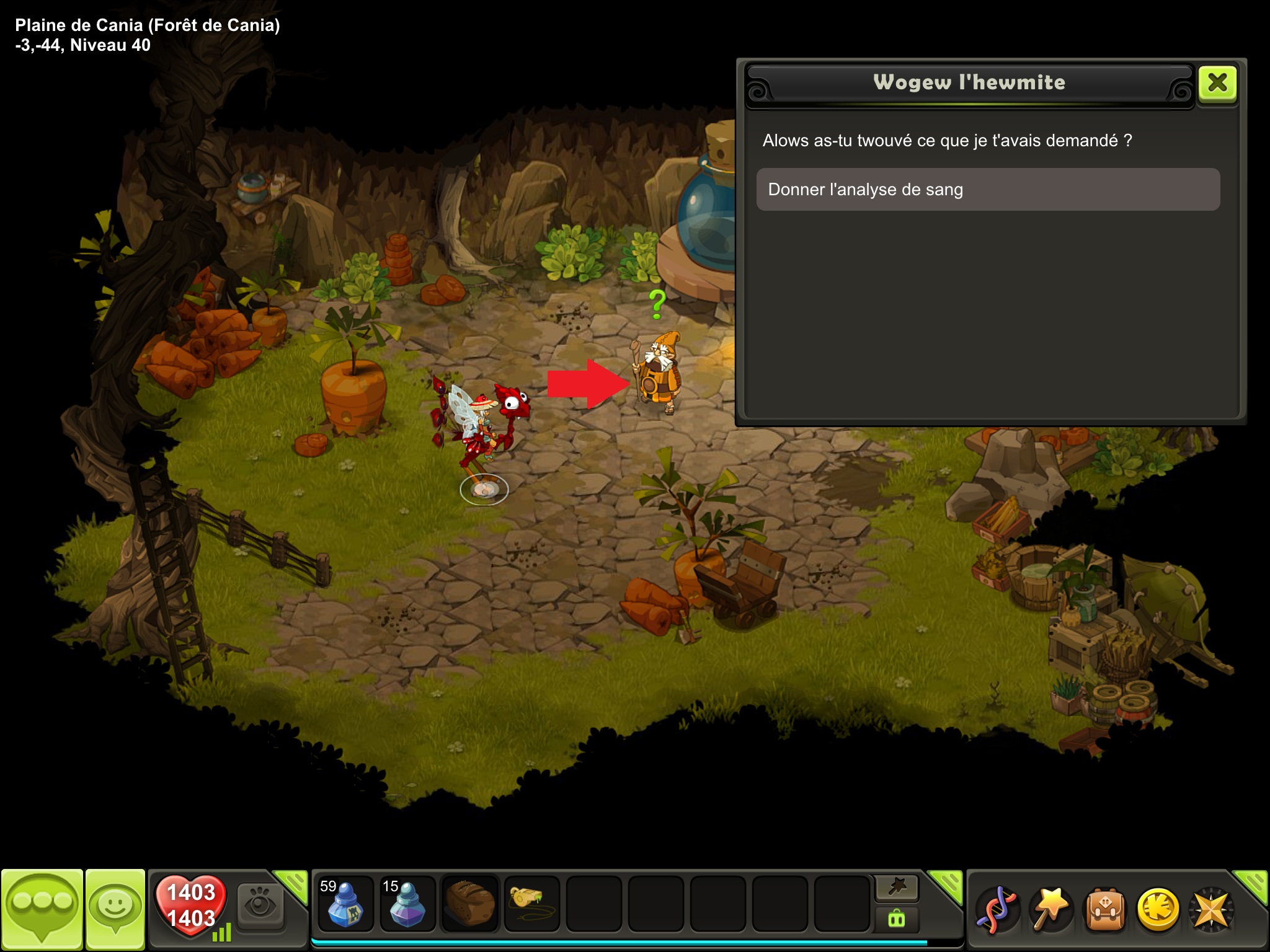This screenshot has width=1270, height=952.
Task: Open the smiley emote bubble
Action: [115, 909]
